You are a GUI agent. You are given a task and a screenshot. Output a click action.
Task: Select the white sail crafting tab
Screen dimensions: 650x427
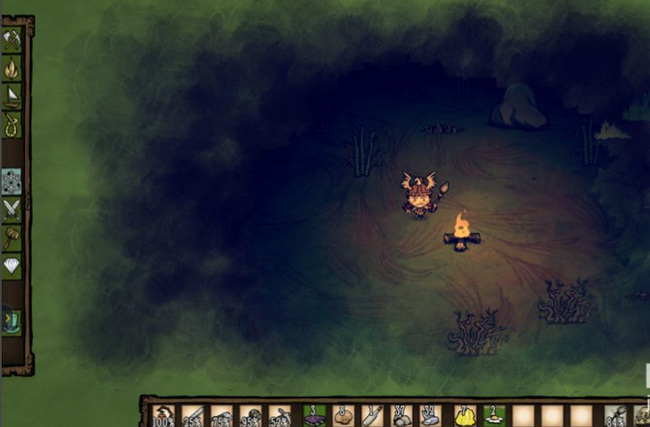(12, 97)
